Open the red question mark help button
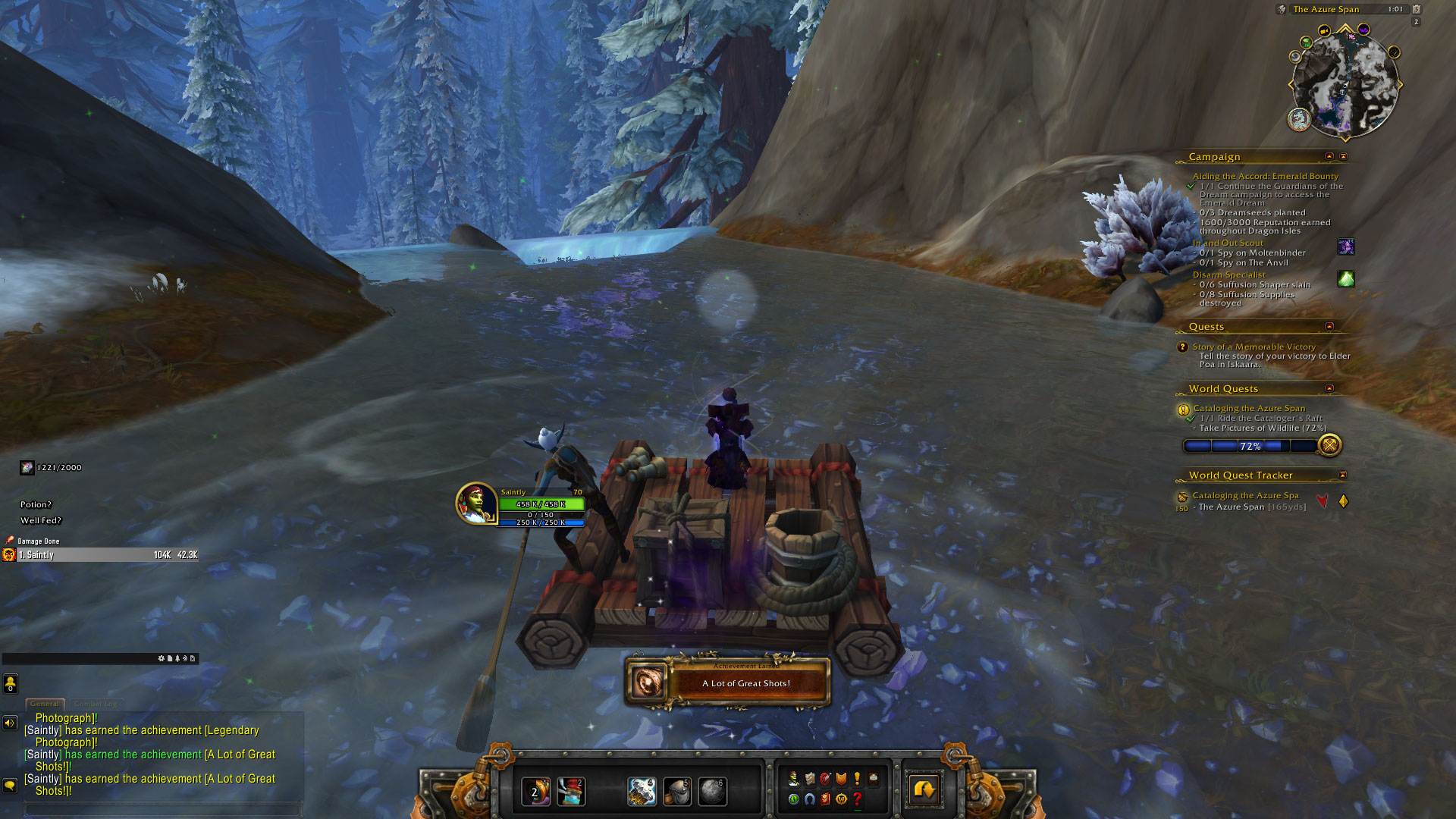This screenshot has height=819, width=1456. point(857,799)
